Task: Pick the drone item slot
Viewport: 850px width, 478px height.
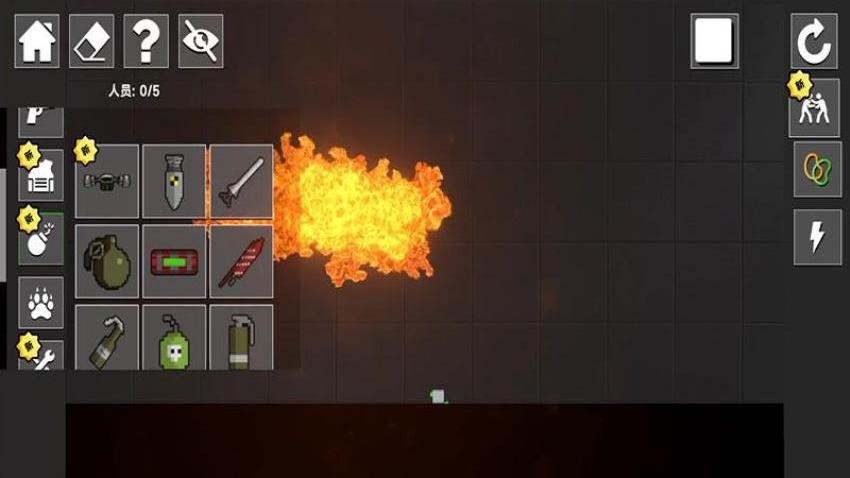Action: (107, 182)
